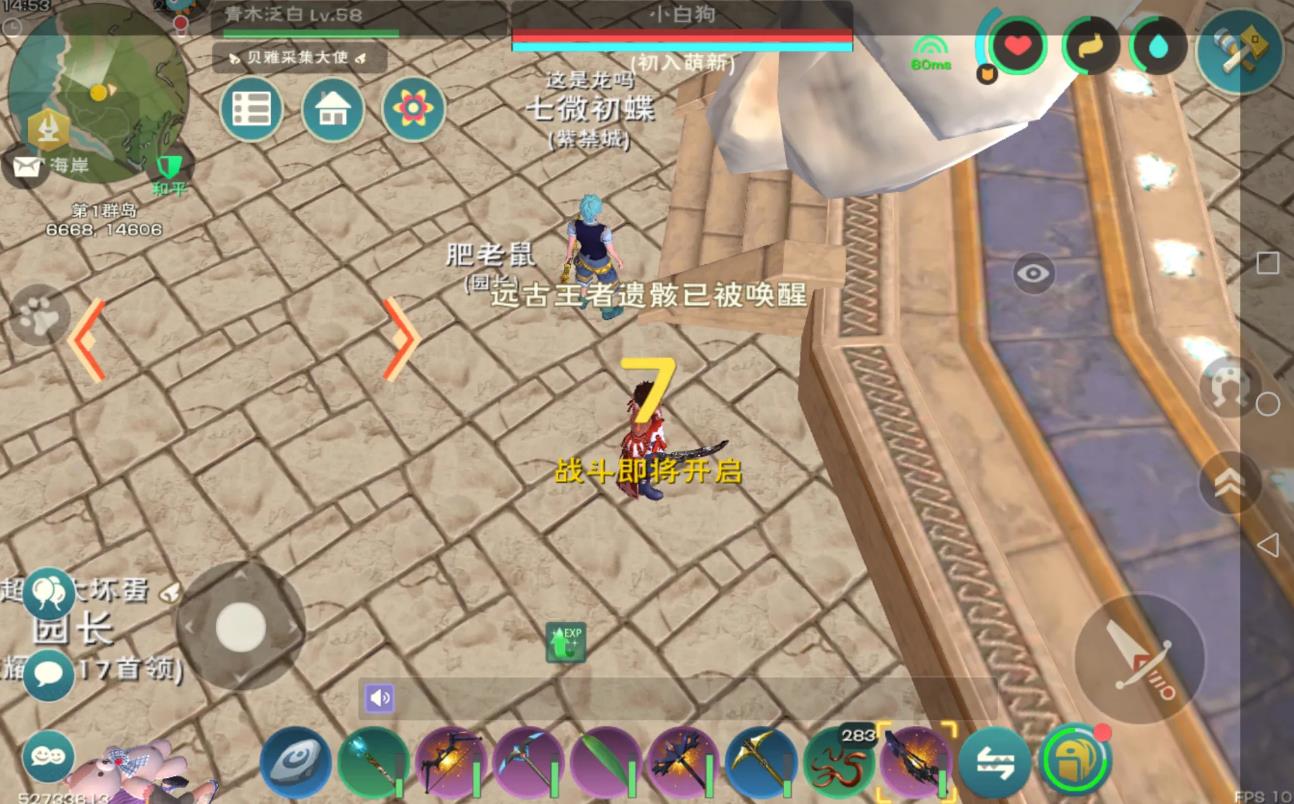Image resolution: width=1294 pixels, height=804 pixels.
Task: Open the mail envelope icon
Action: pyautogui.click(x=26, y=166)
